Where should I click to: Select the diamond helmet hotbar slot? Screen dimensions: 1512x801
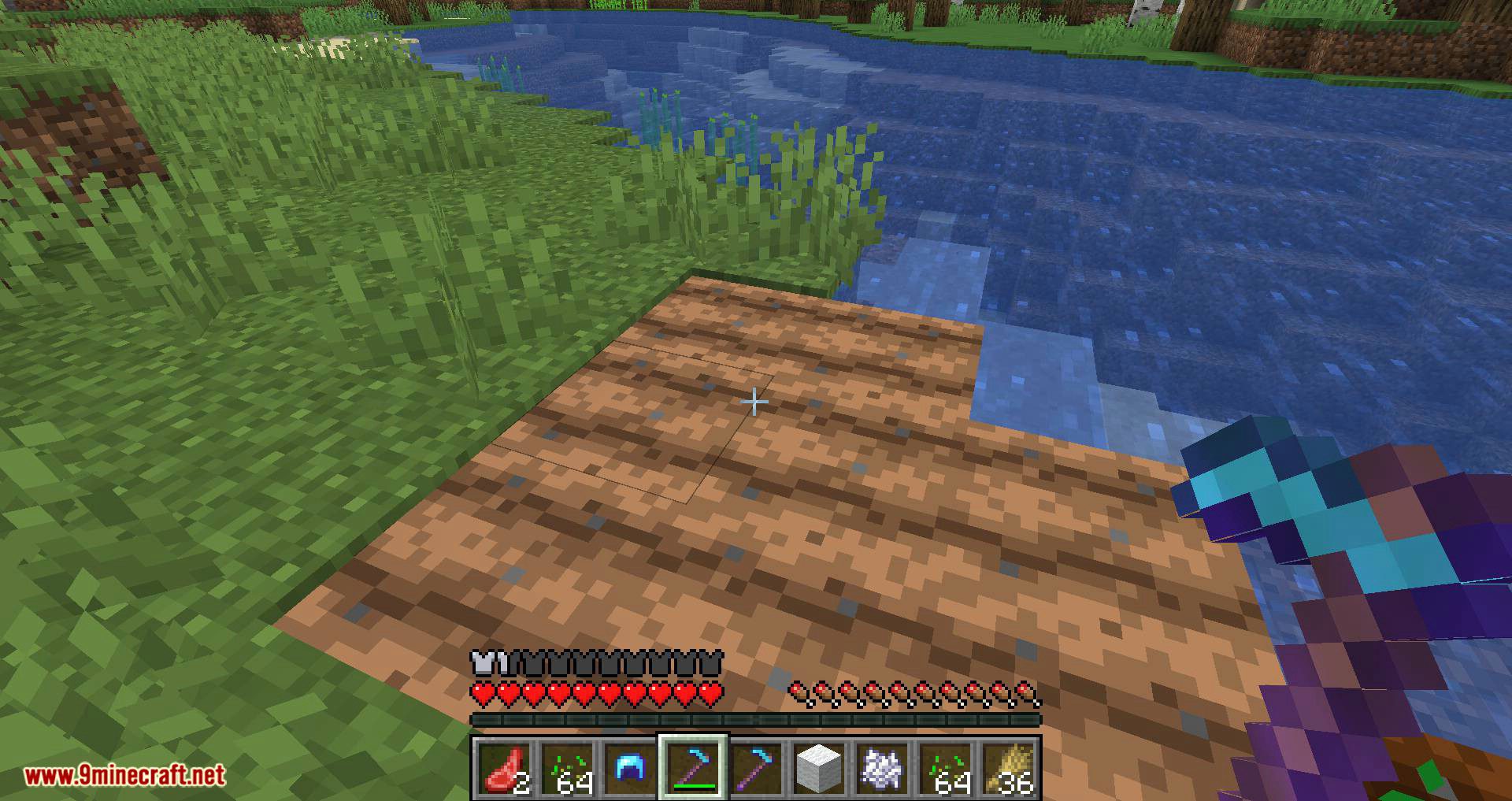point(630,767)
